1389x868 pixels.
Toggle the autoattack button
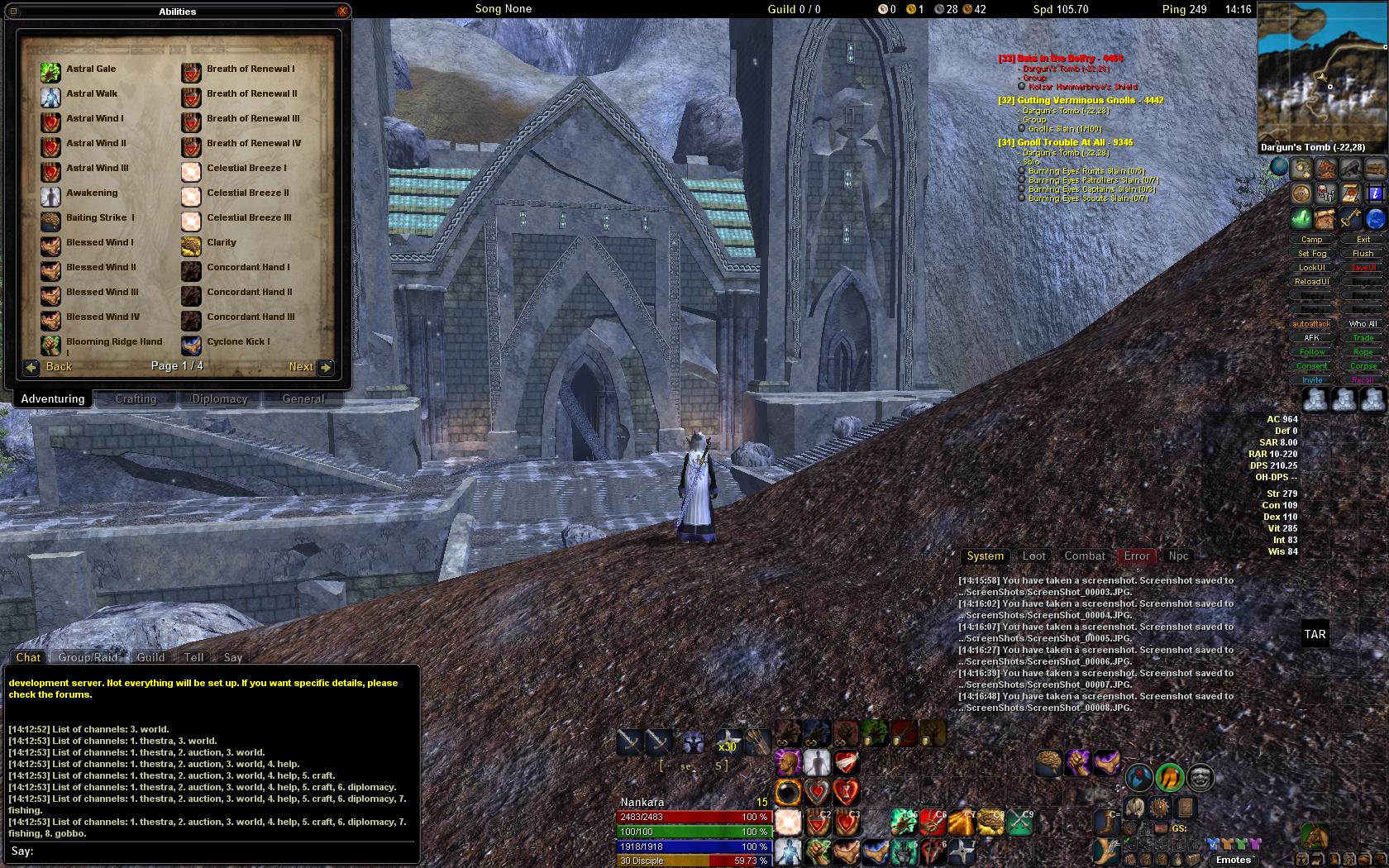(1312, 324)
